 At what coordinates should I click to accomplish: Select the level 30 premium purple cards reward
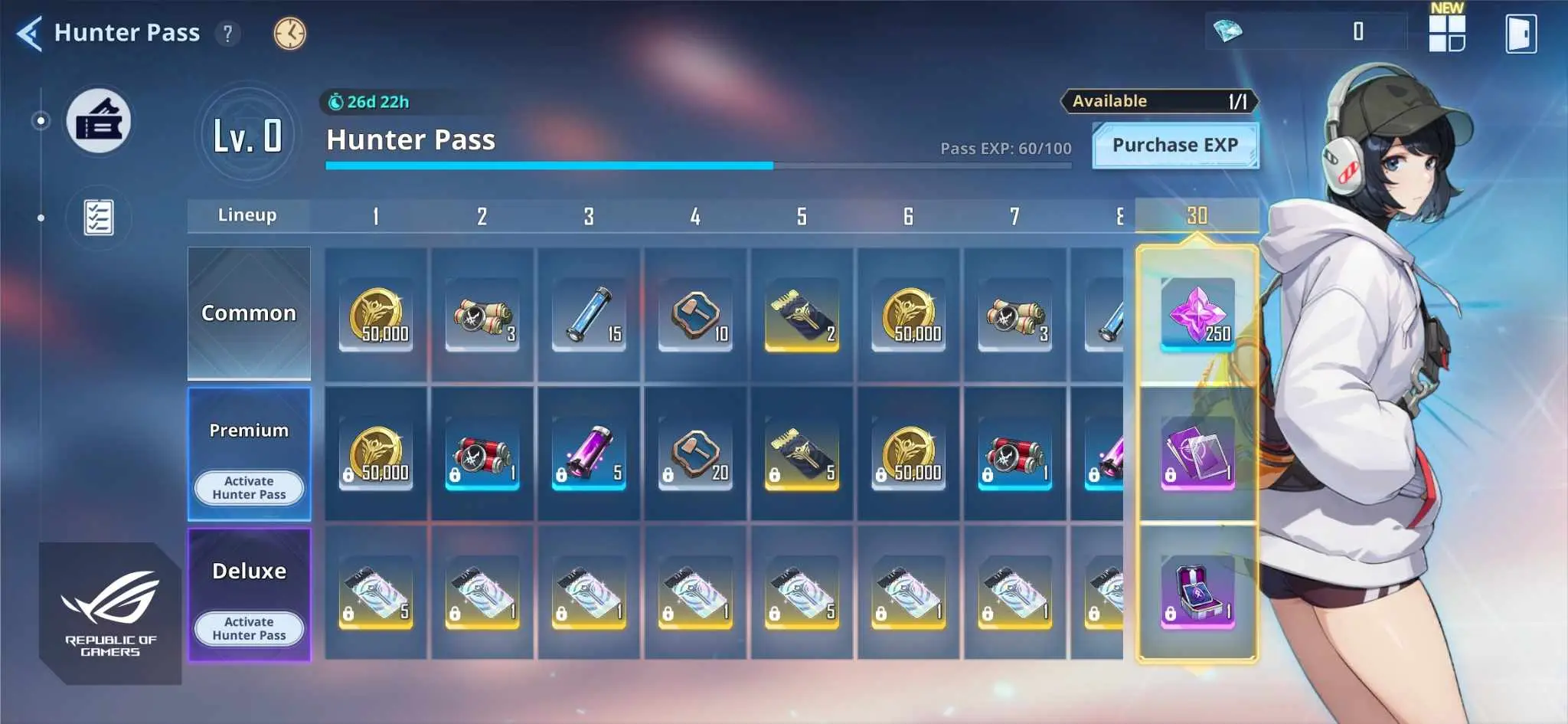coord(1197,454)
